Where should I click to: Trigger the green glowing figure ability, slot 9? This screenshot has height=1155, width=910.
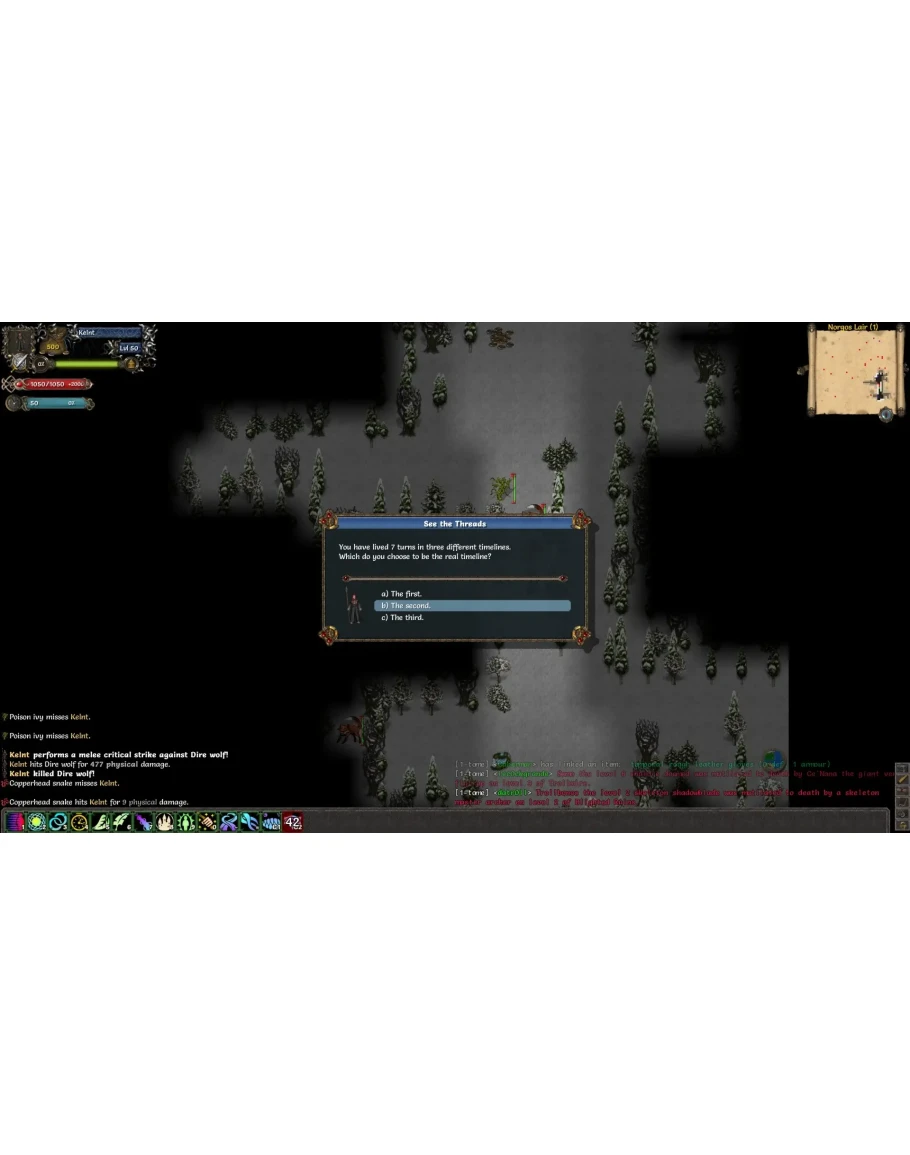click(x=186, y=822)
